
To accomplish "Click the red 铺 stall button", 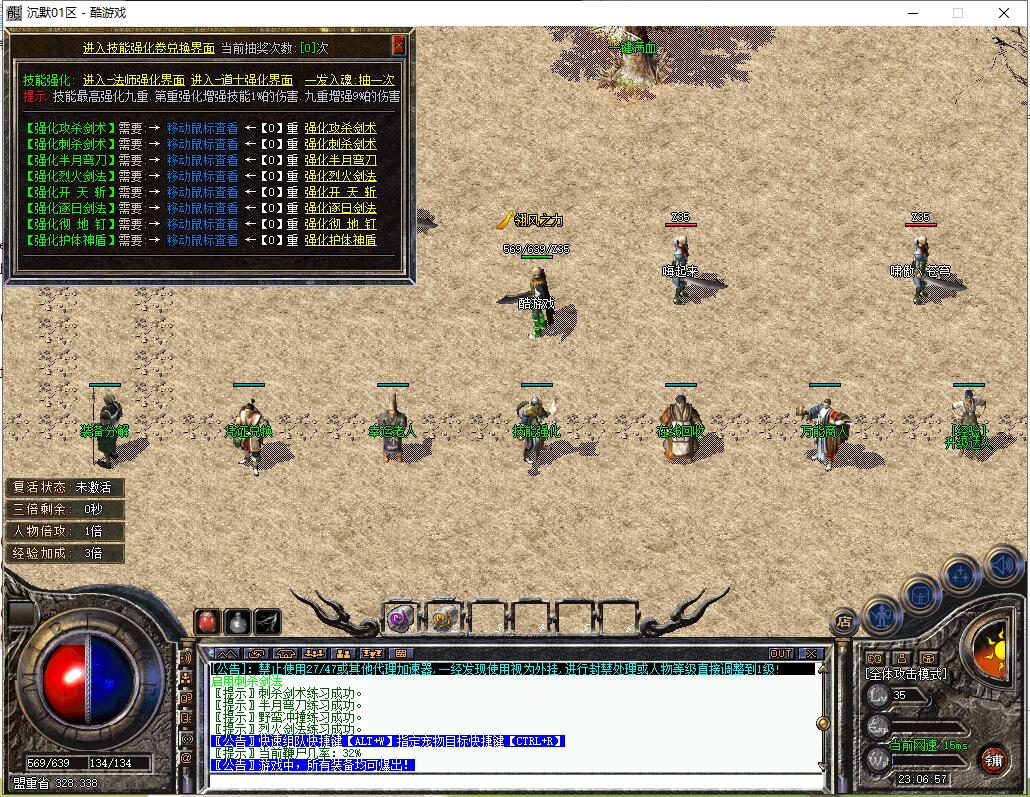I will click(x=992, y=758).
